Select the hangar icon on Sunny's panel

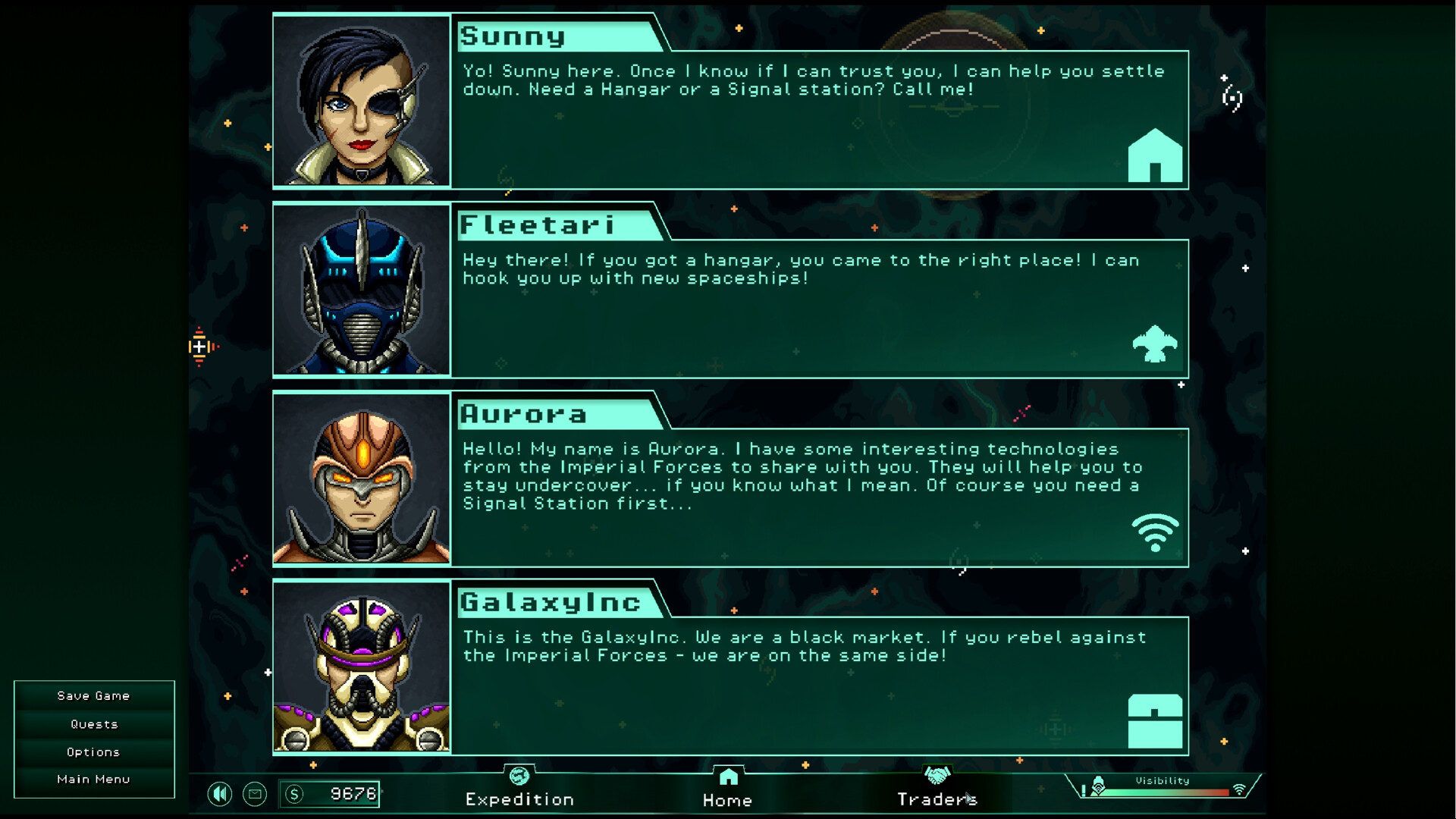point(1155,155)
